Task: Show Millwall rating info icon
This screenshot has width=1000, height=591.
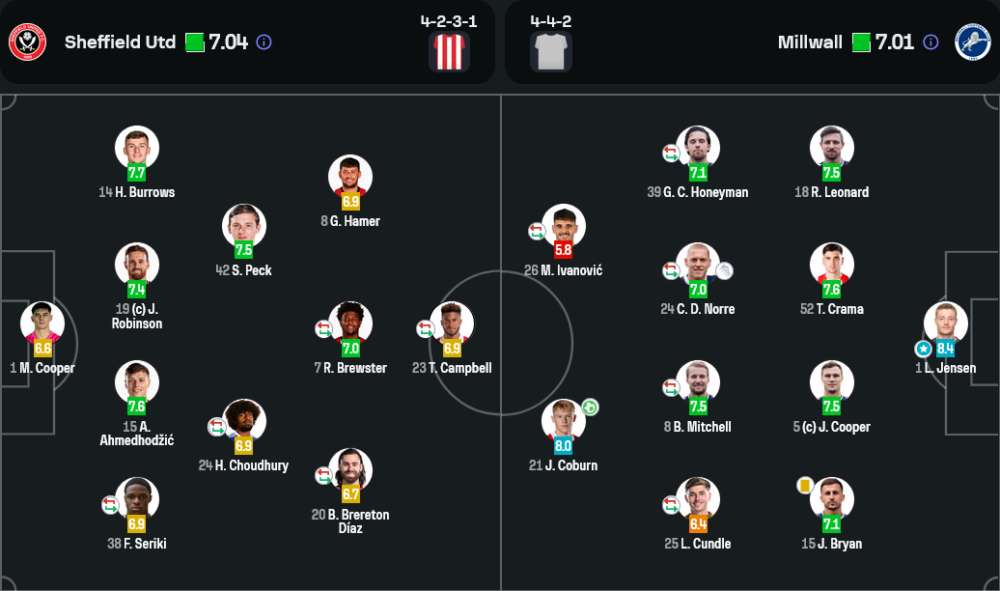Action: [x=931, y=42]
